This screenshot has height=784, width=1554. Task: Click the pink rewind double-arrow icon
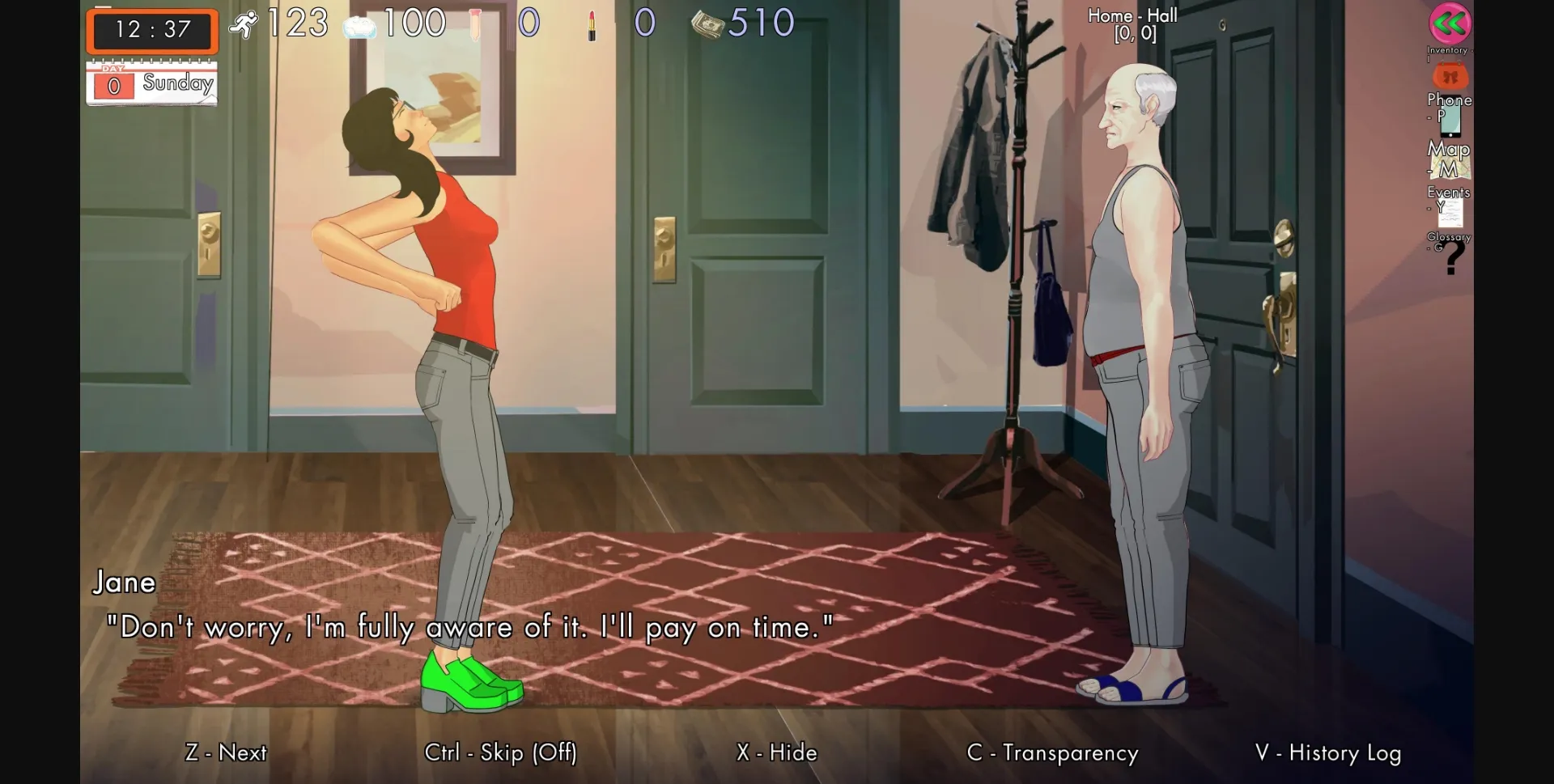point(1449,24)
